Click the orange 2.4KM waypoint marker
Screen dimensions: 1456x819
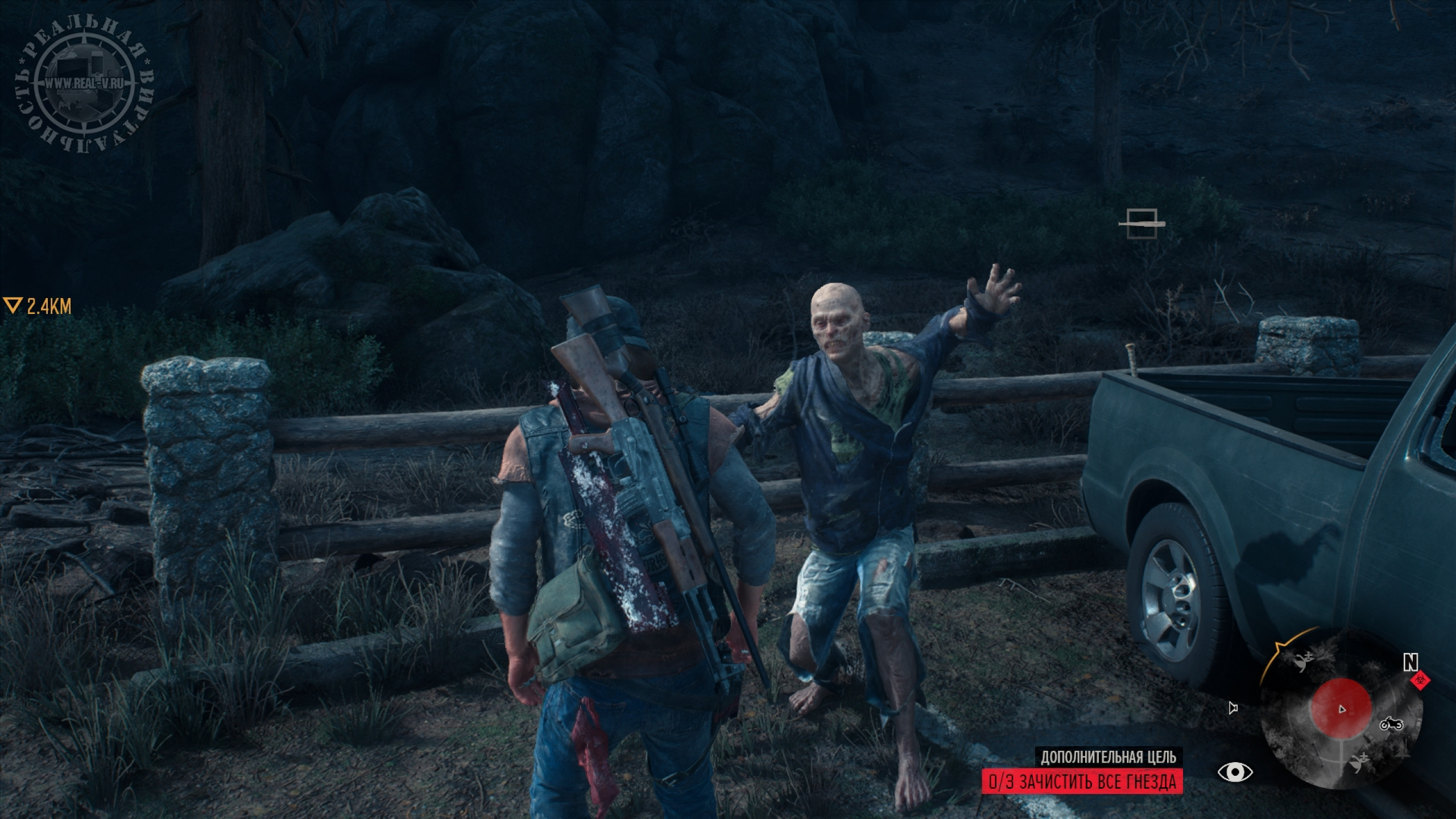coord(38,307)
